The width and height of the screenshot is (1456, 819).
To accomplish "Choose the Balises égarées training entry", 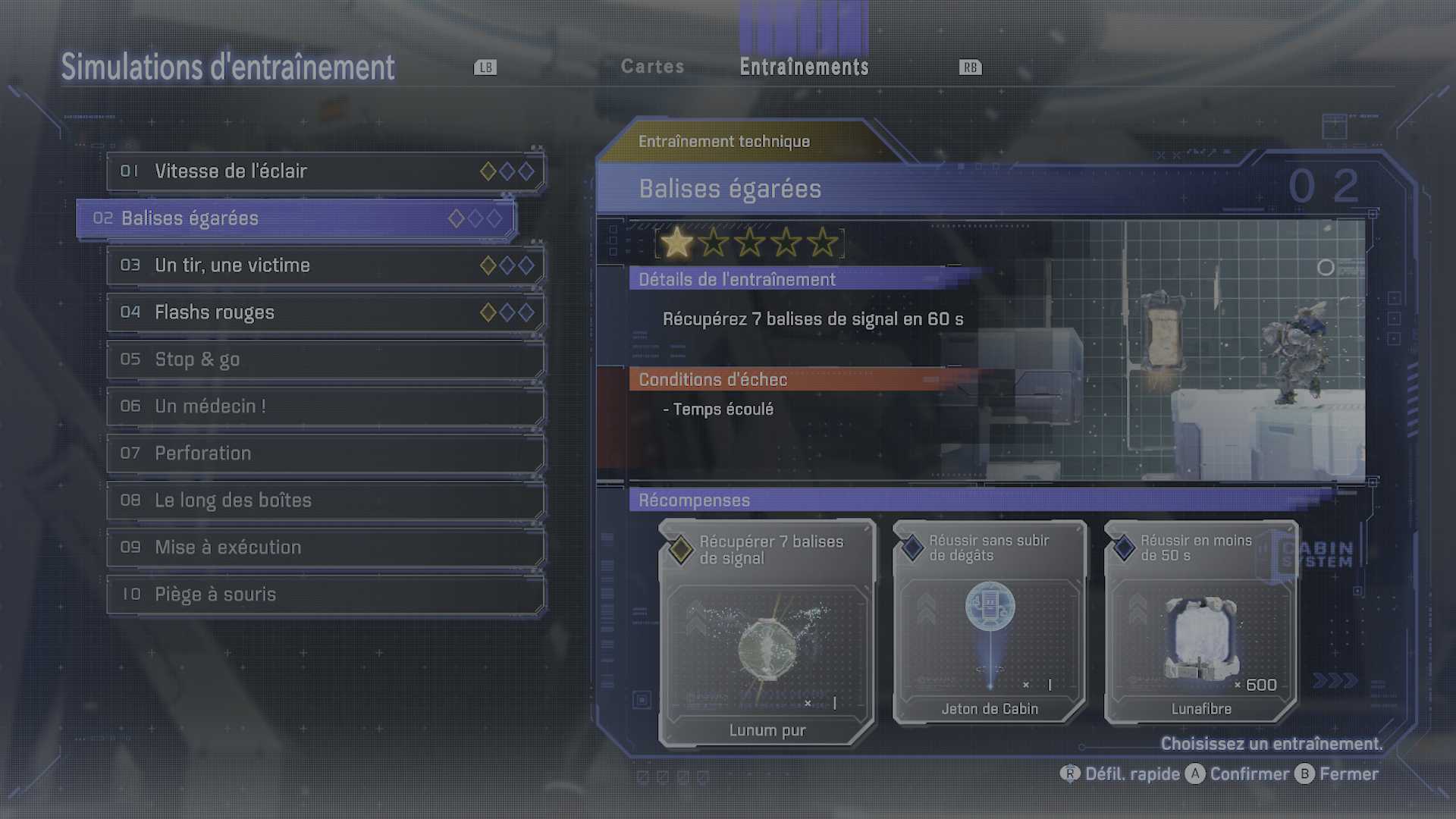I will click(296, 218).
